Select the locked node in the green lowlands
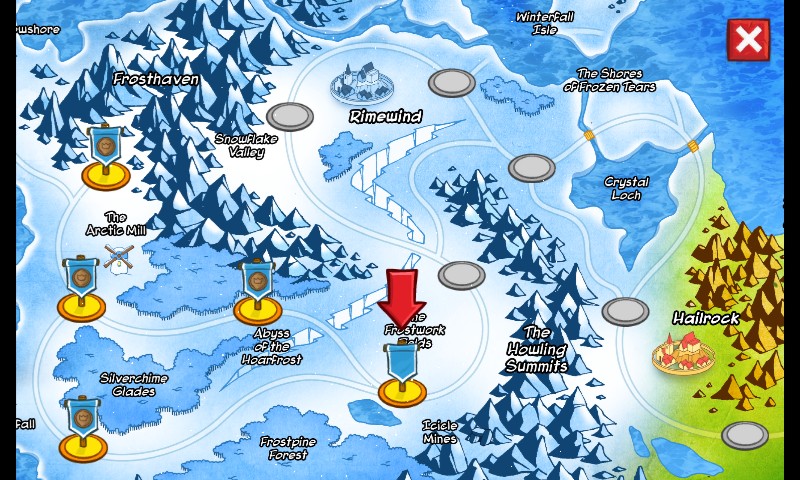The width and height of the screenshot is (800, 480). point(745,435)
